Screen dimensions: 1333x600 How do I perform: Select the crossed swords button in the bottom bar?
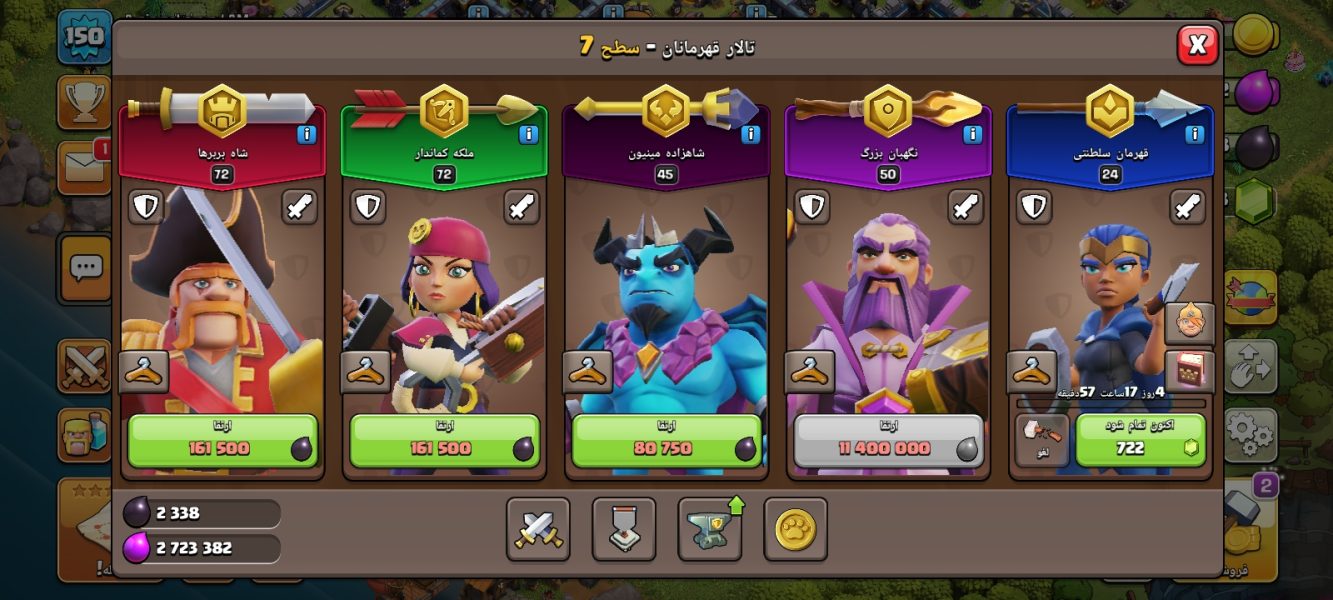[x=538, y=529]
